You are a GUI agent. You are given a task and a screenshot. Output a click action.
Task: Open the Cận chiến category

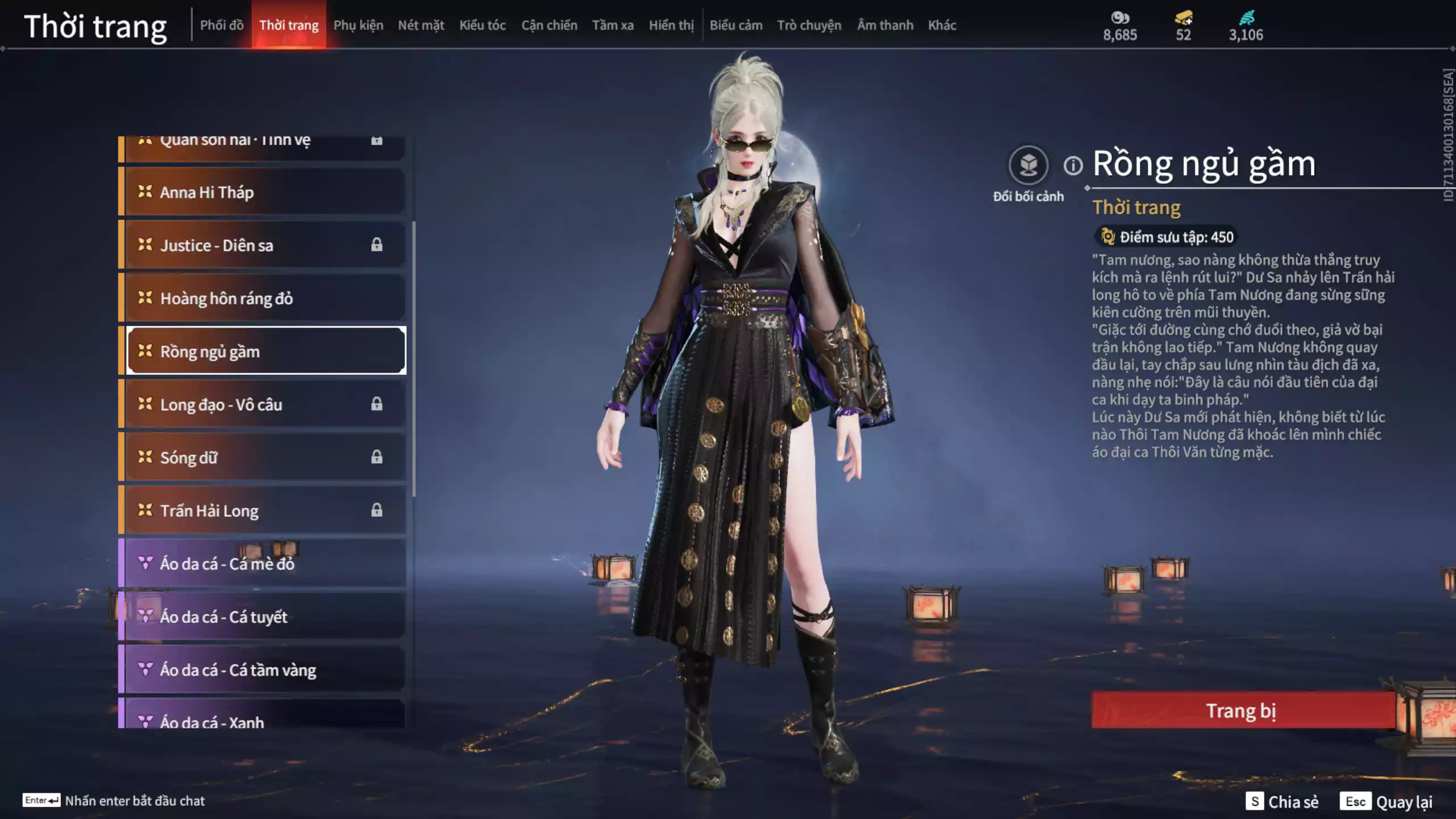(x=549, y=25)
